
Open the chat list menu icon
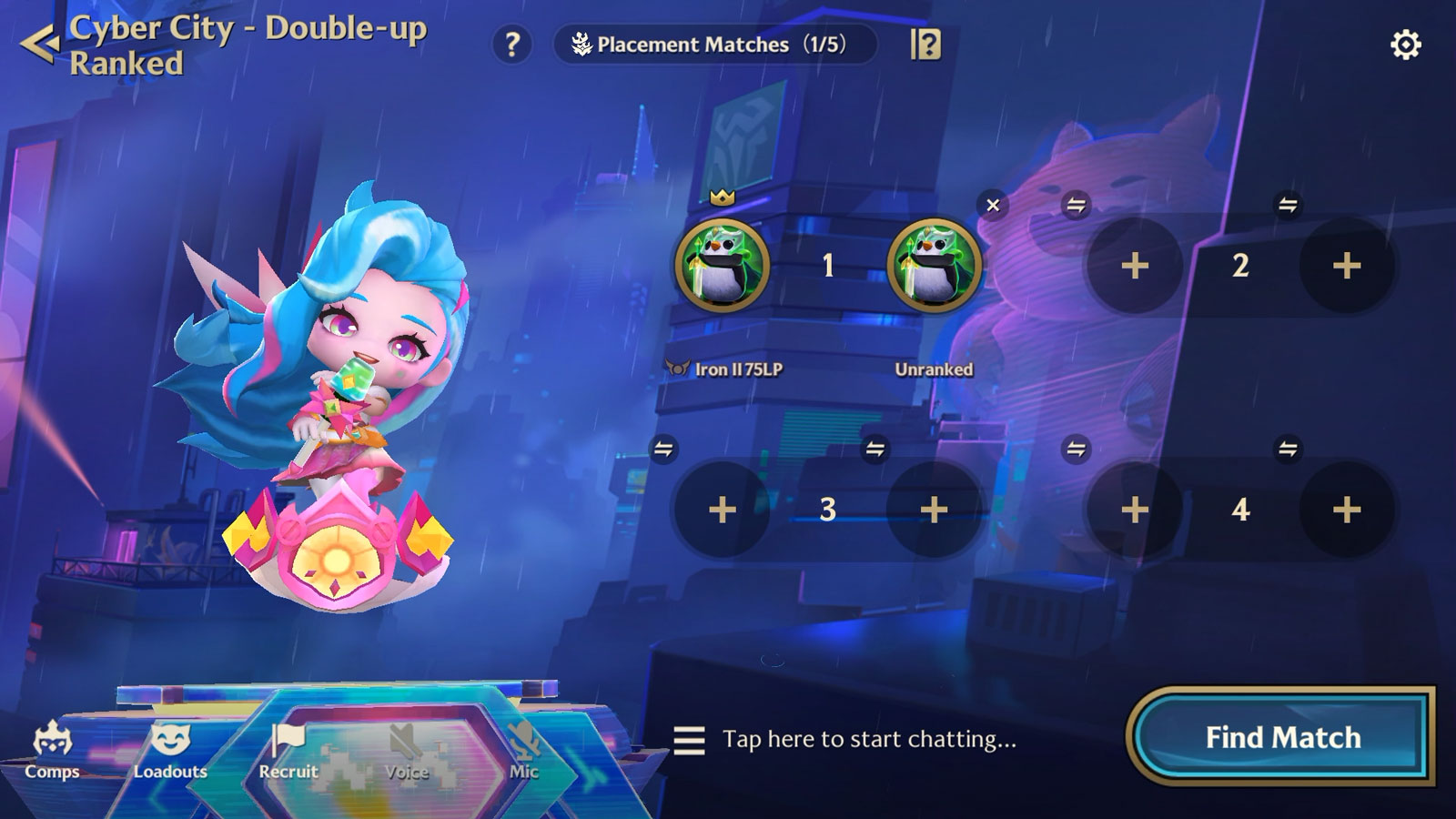(x=689, y=740)
